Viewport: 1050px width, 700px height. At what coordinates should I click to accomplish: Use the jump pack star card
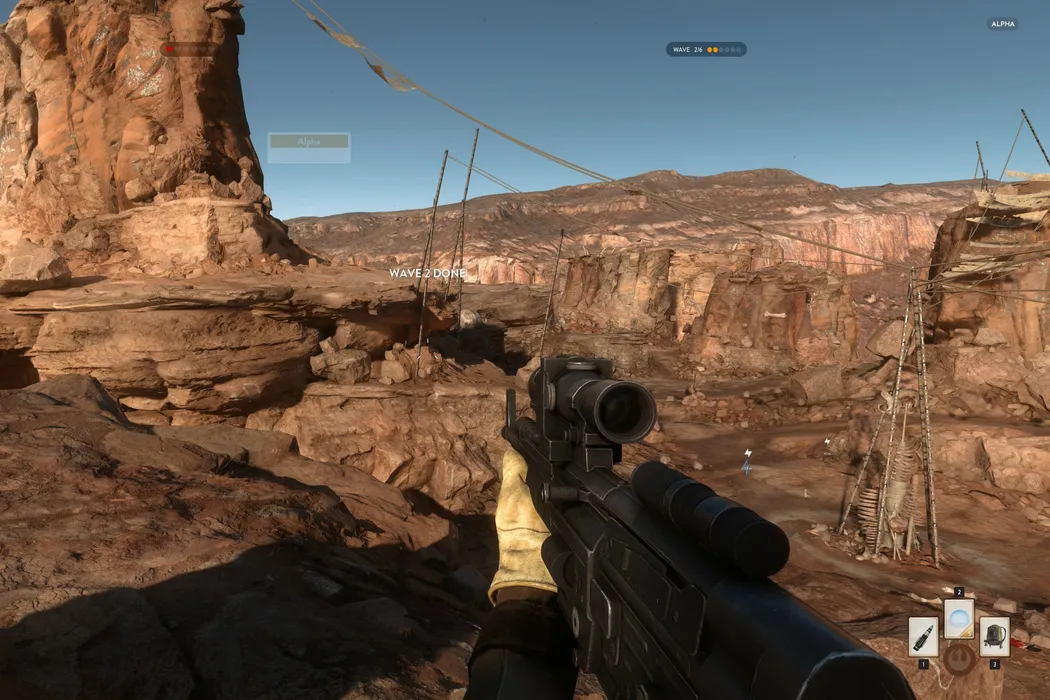coord(994,636)
